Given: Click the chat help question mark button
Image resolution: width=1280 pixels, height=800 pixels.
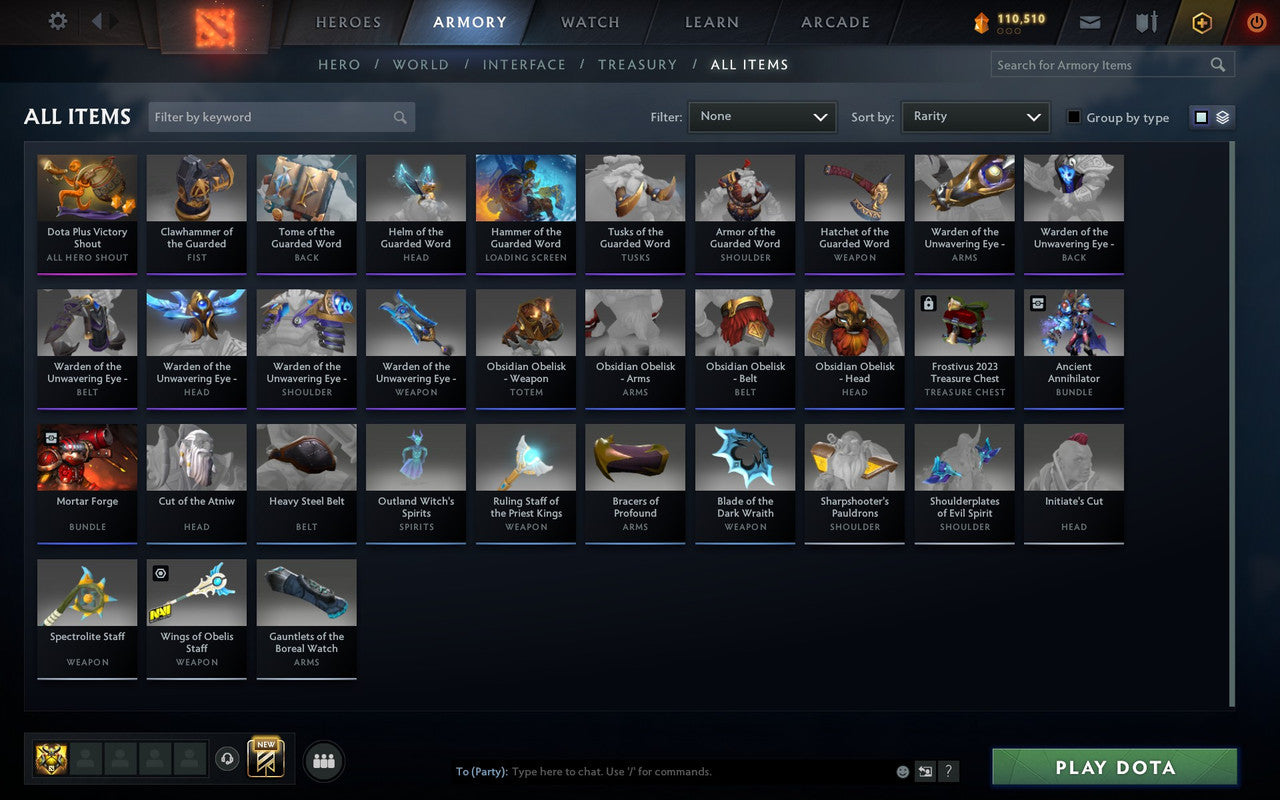Looking at the screenshot, I should 947,771.
